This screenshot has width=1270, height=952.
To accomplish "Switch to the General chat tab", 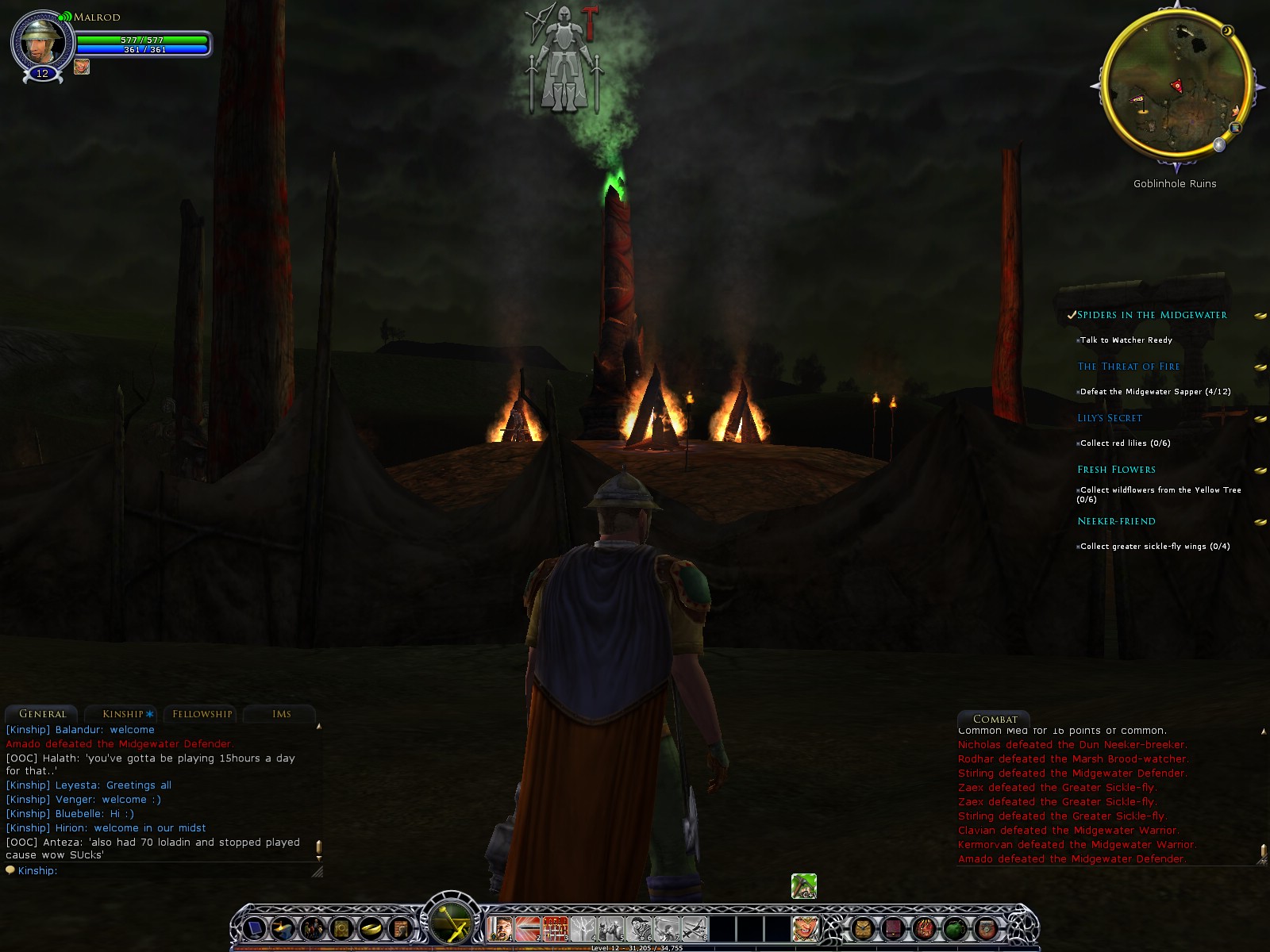I will [x=42, y=714].
